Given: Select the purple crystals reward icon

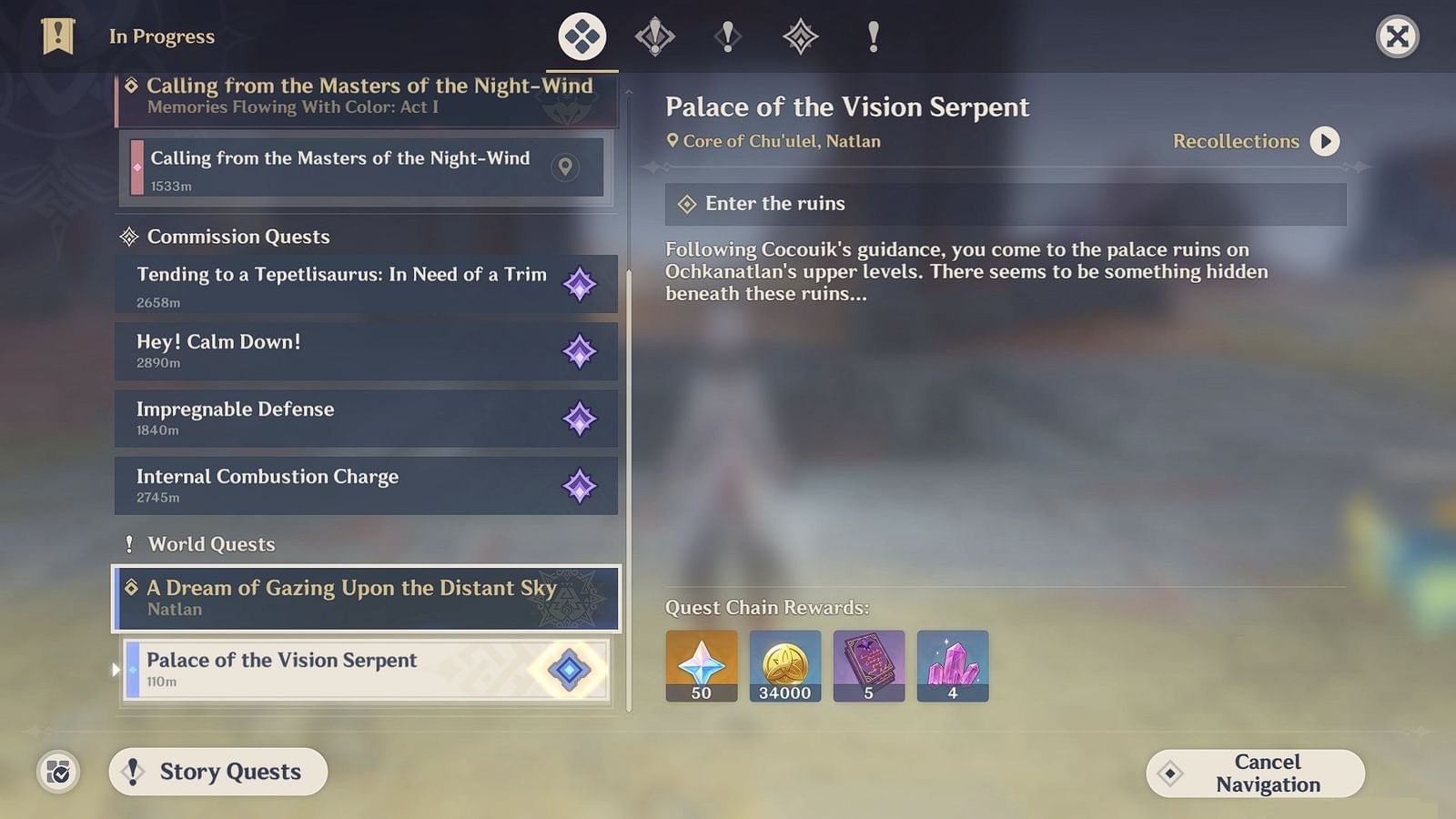Looking at the screenshot, I should pos(953,664).
